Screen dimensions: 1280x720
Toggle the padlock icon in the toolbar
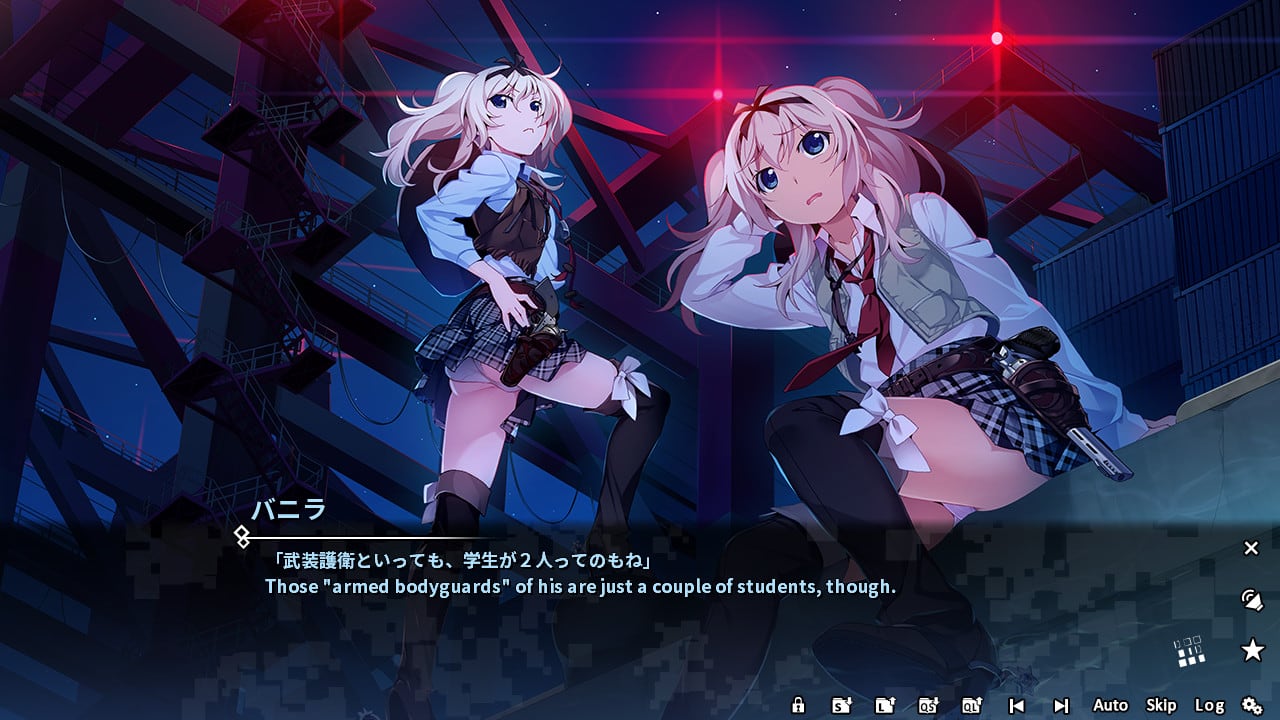point(798,705)
